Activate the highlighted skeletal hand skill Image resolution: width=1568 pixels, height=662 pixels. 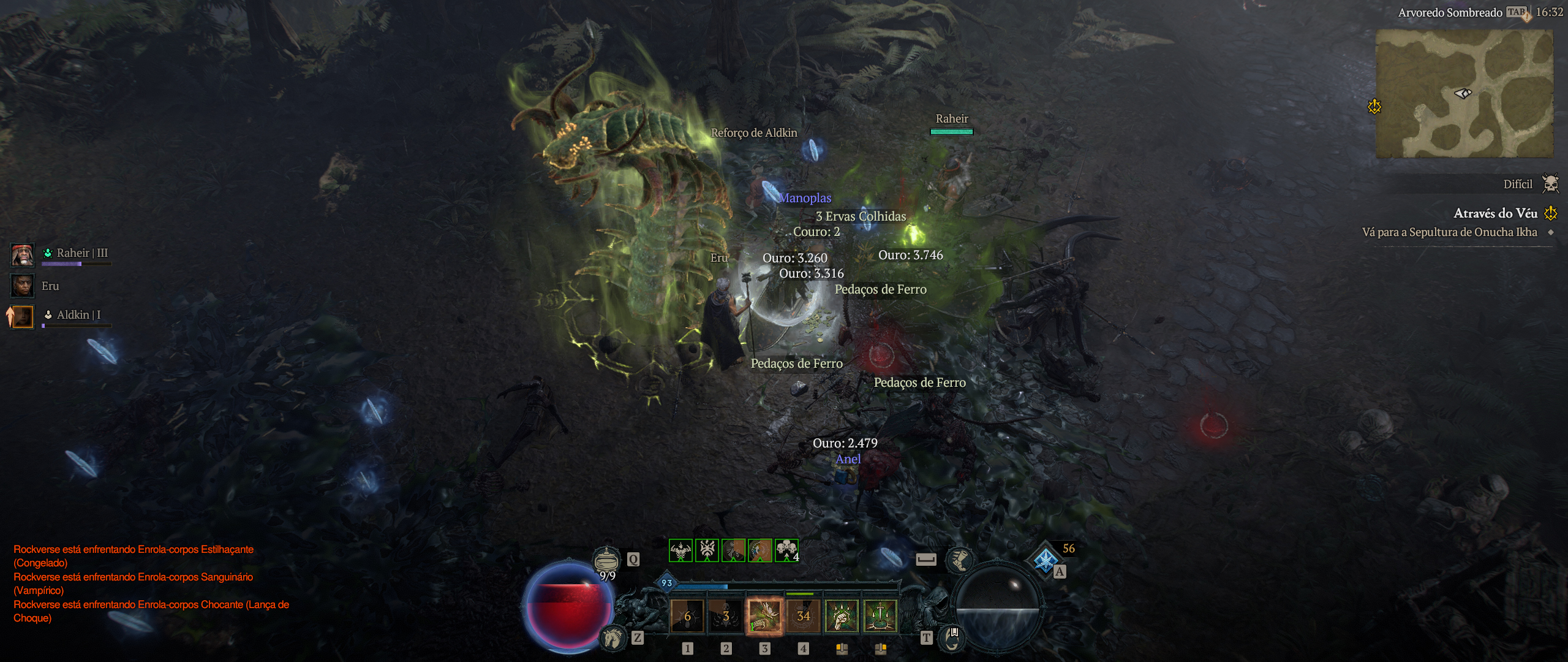[764, 615]
